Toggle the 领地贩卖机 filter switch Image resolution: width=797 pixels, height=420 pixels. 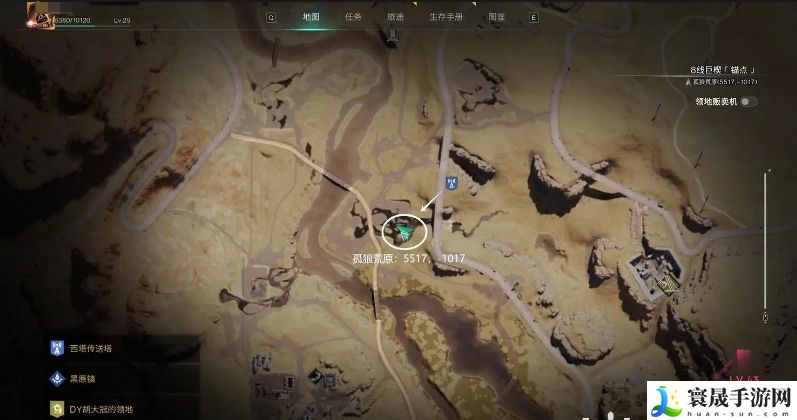[748, 101]
